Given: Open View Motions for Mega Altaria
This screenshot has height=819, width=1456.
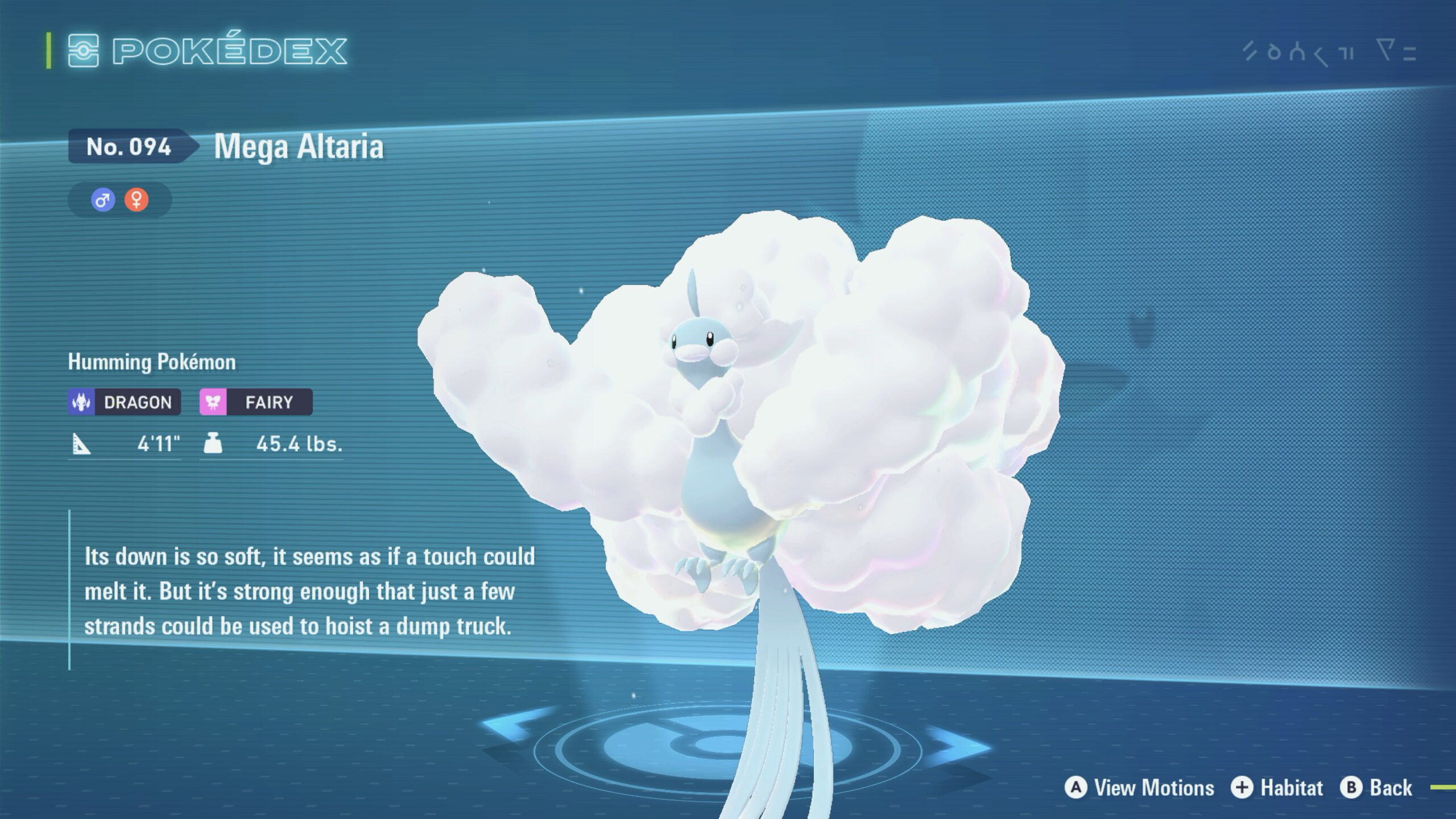Looking at the screenshot, I should tap(1140, 788).
